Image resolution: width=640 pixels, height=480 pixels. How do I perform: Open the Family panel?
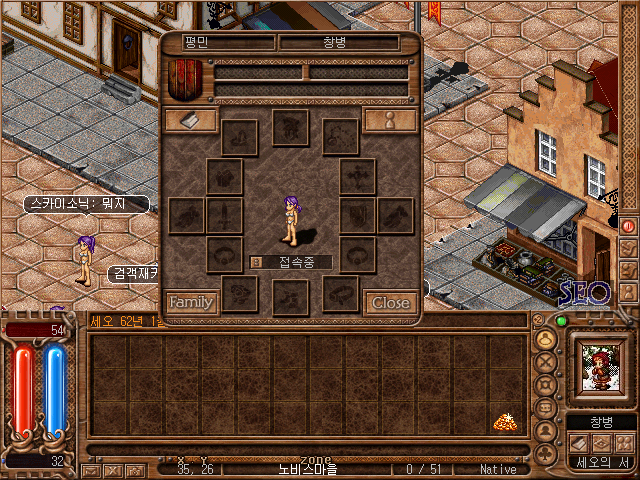click(191, 302)
